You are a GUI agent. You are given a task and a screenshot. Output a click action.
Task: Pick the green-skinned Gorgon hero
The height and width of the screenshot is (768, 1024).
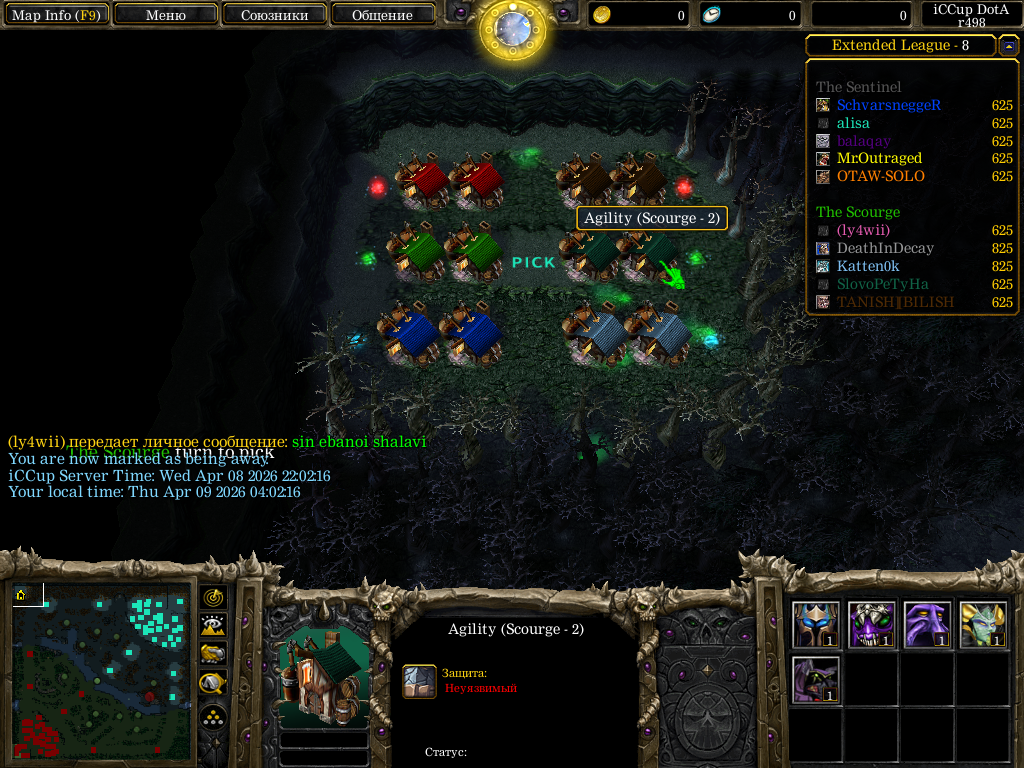coord(983,625)
